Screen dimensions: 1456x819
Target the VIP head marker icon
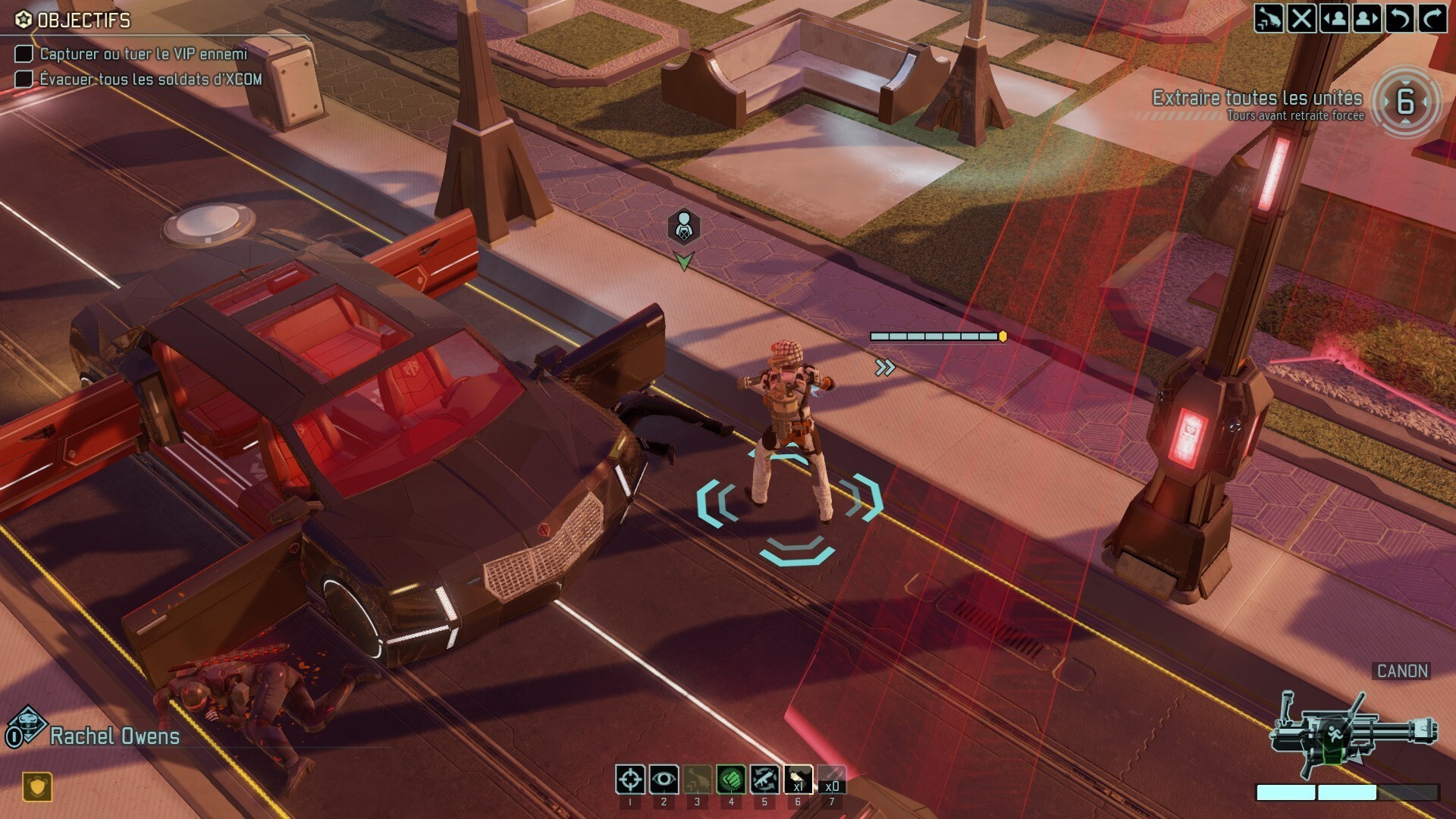[x=683, y=227]
